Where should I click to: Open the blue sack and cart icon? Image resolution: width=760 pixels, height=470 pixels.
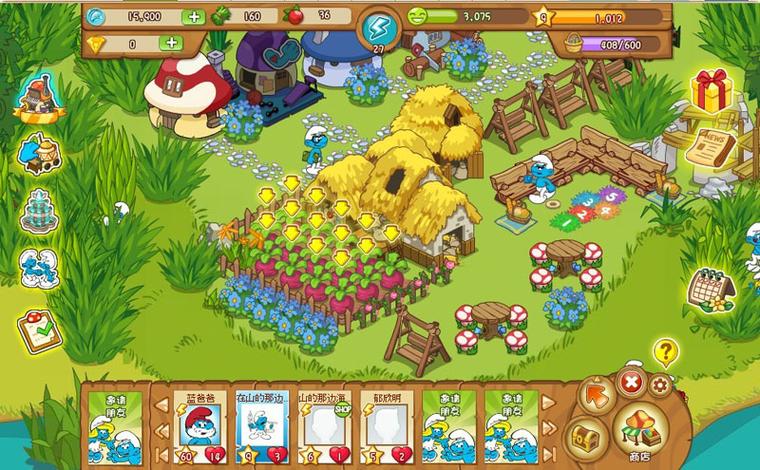click(x=40, y=151)
